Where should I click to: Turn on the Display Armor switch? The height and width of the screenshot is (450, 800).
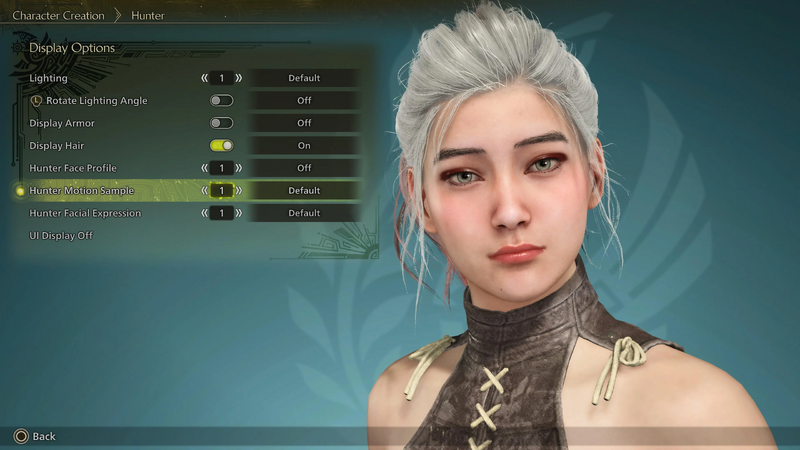(221, 123)
